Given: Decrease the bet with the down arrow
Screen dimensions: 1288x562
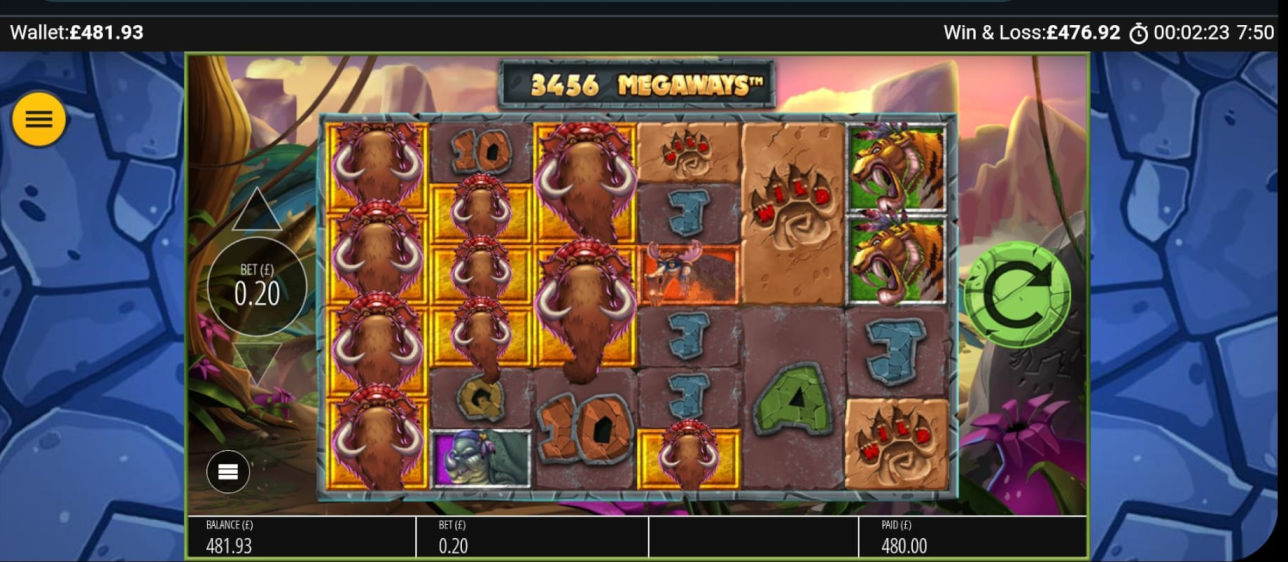Looking at the screenshot, I should click(x=257, y=363).
